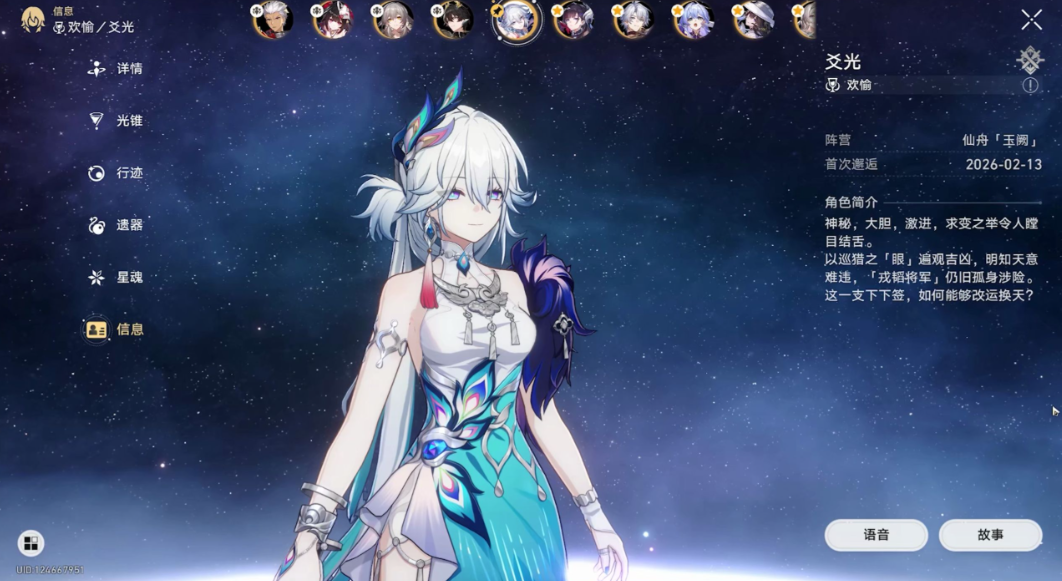
Task: Select the 遗器 (Relics) tab
Action: click(x=116, y=225)
